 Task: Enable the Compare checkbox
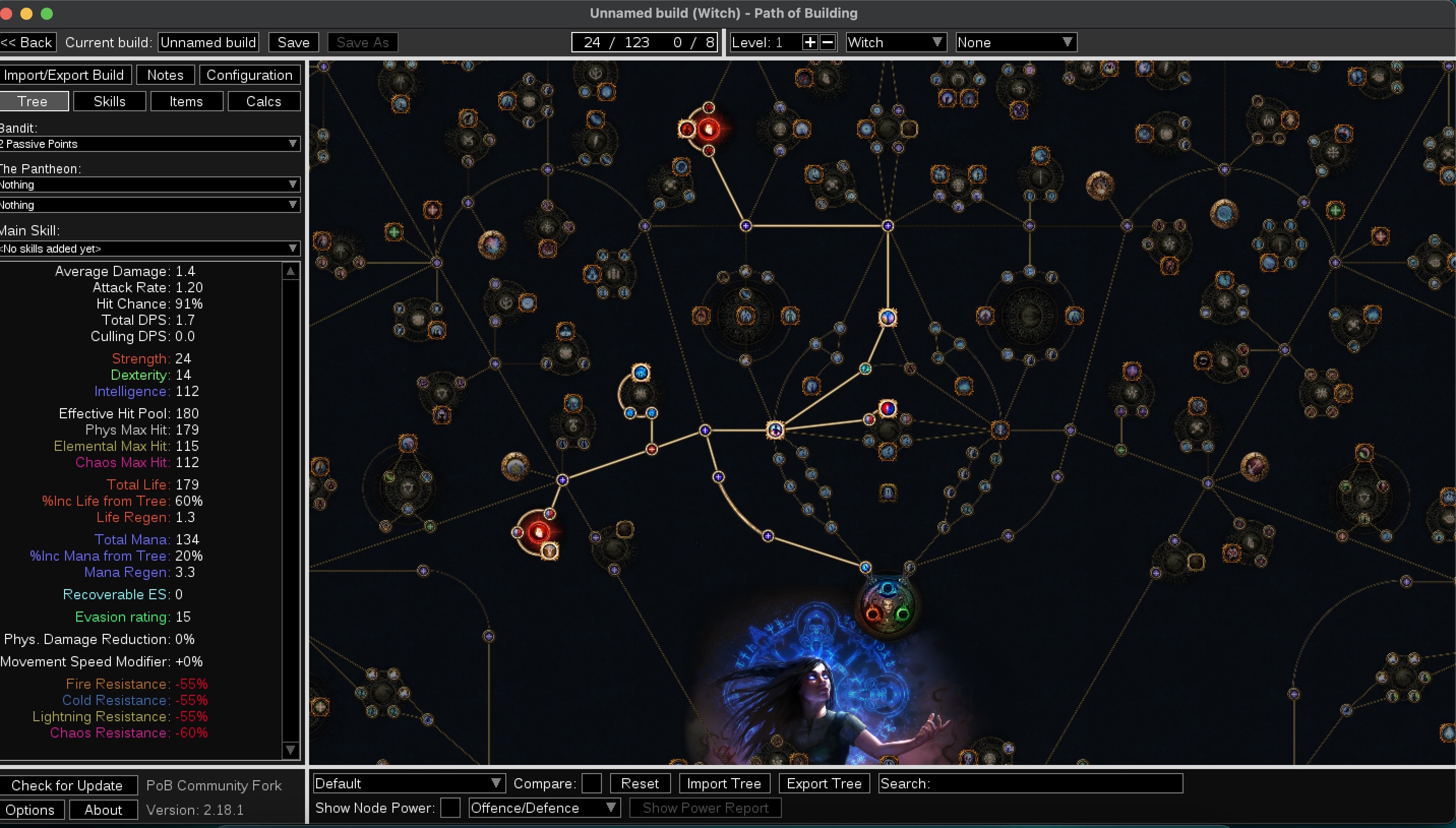pyautogui.click(x=592, y=783)
